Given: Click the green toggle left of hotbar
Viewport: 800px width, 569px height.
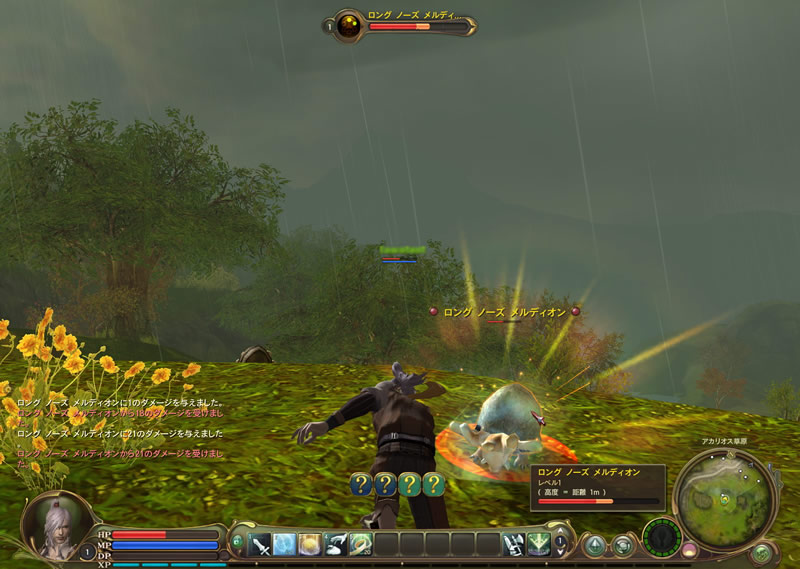Looking at the screenshot, I should [x=237, y=543].
